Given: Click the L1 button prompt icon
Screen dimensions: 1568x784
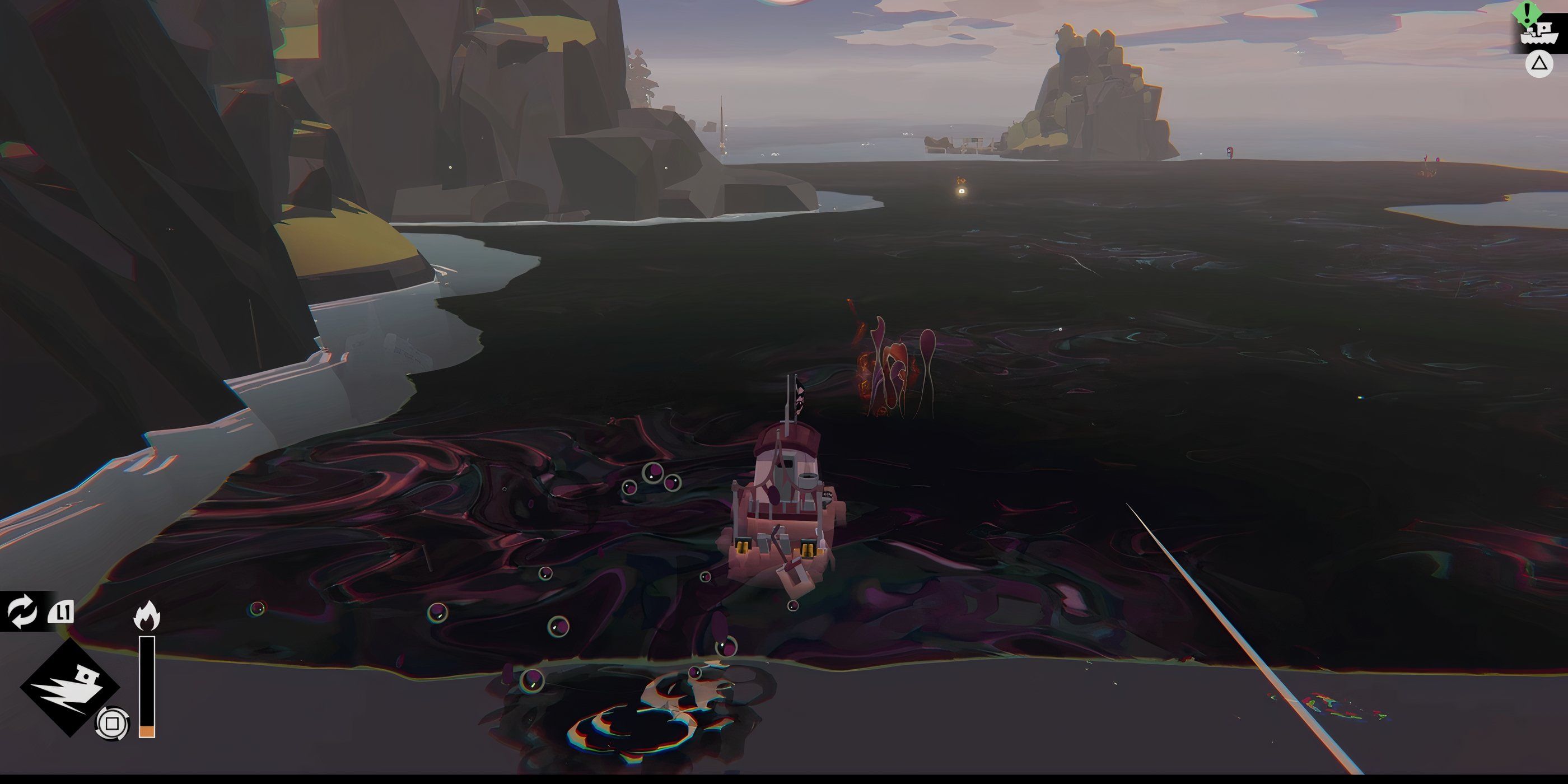Looking at the screenshot, I should tap(62, 612).
